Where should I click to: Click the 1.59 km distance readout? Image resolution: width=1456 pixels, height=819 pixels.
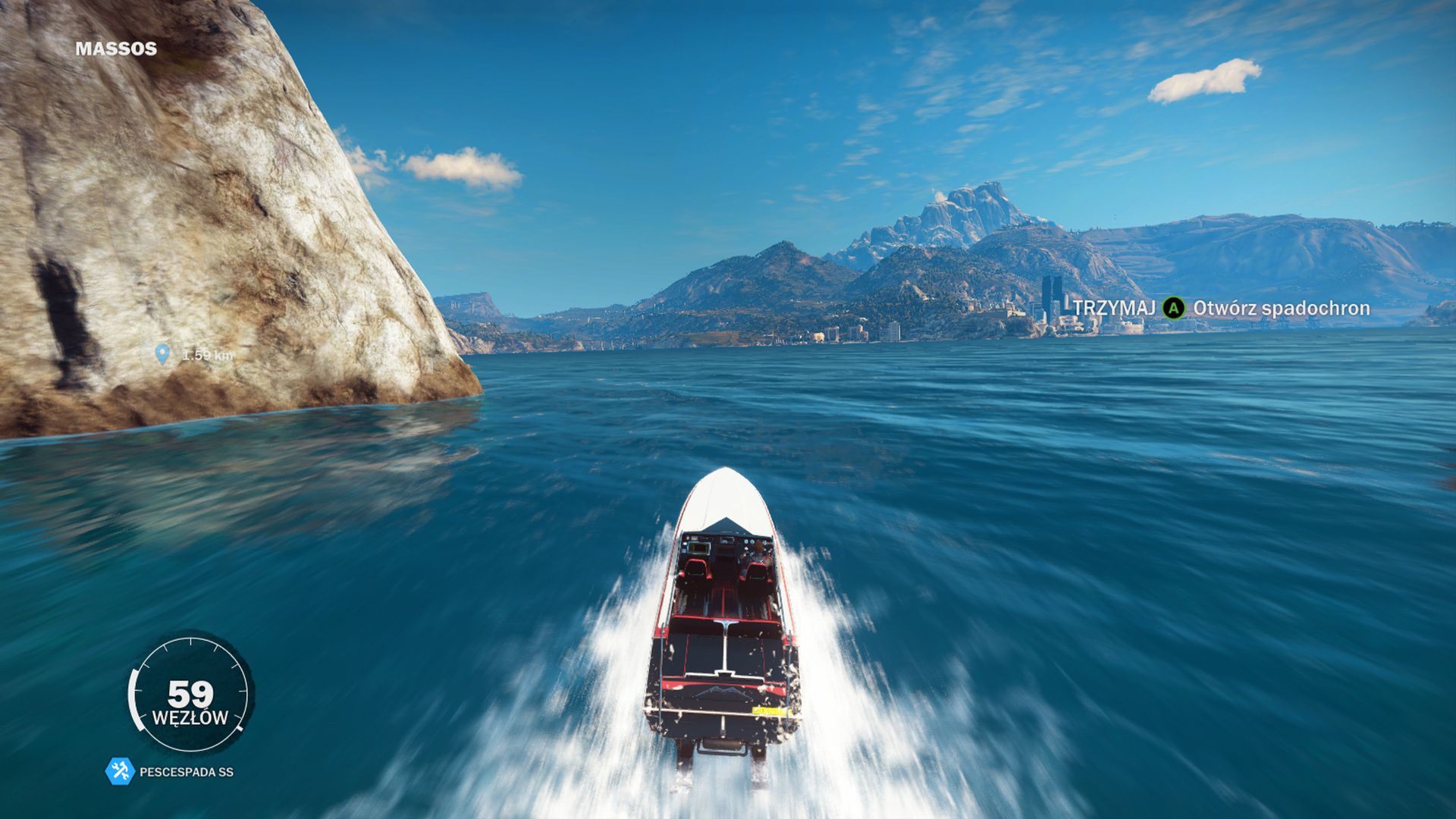coord(206,353)
